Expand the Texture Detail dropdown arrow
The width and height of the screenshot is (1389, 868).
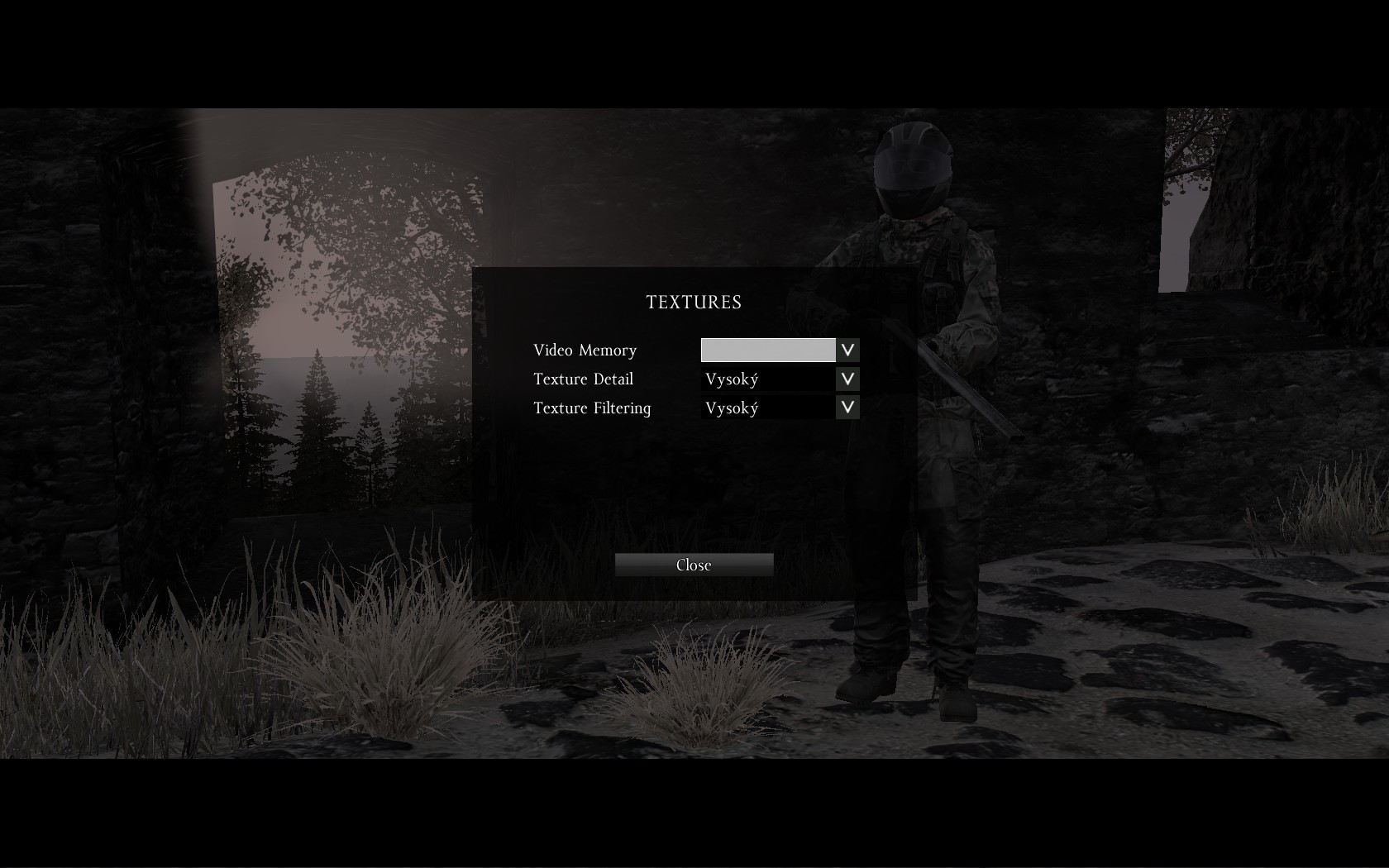pos(847,379)
